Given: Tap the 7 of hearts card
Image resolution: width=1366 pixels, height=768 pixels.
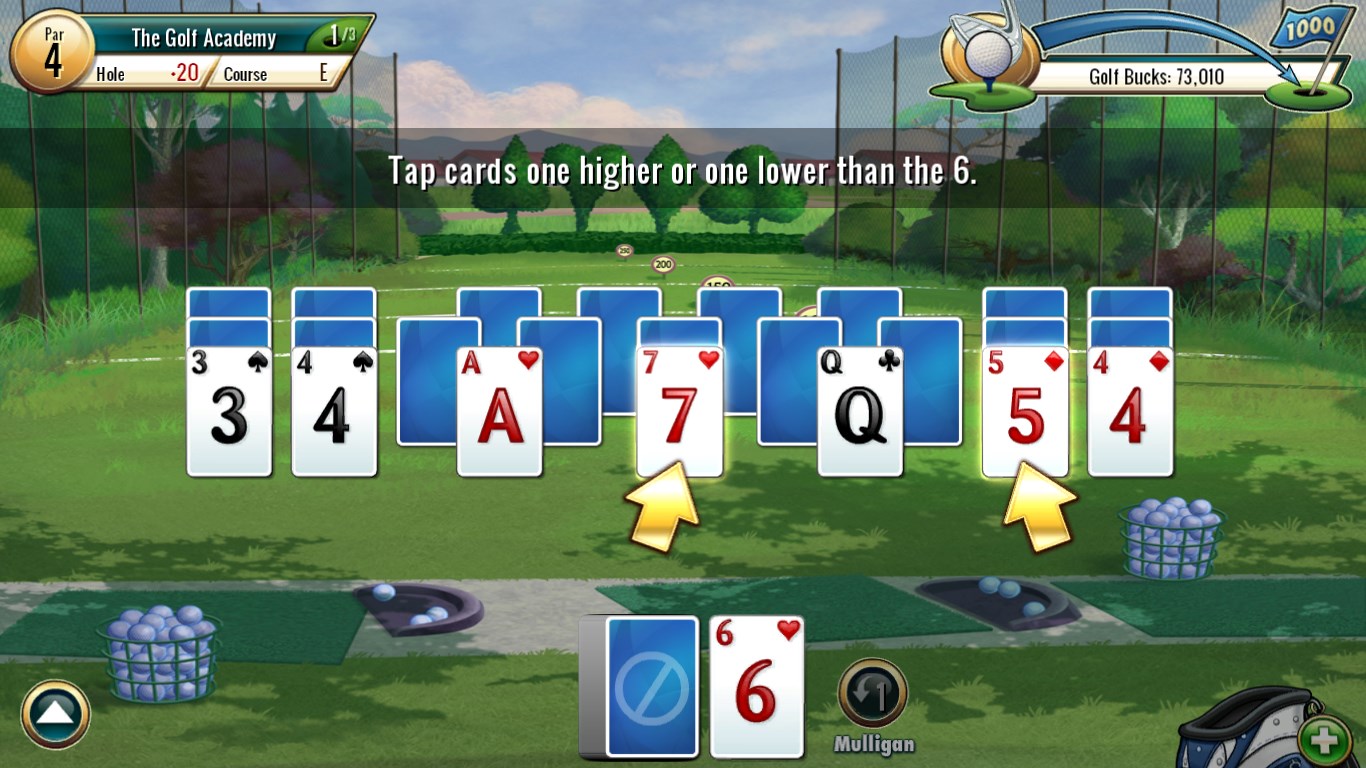Looking at the screenshot, I should point(679,410).
